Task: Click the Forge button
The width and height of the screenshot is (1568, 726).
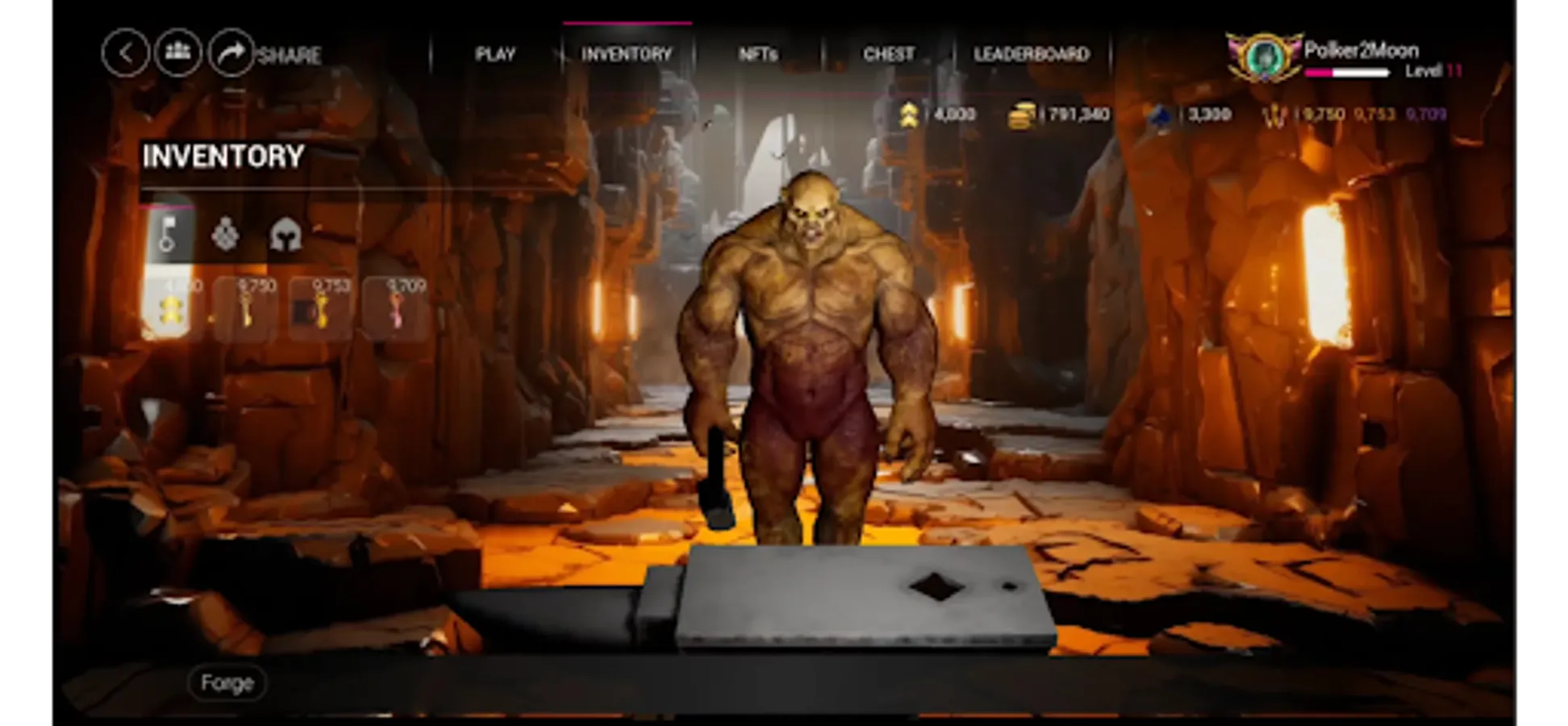Action: click(227, 682)
